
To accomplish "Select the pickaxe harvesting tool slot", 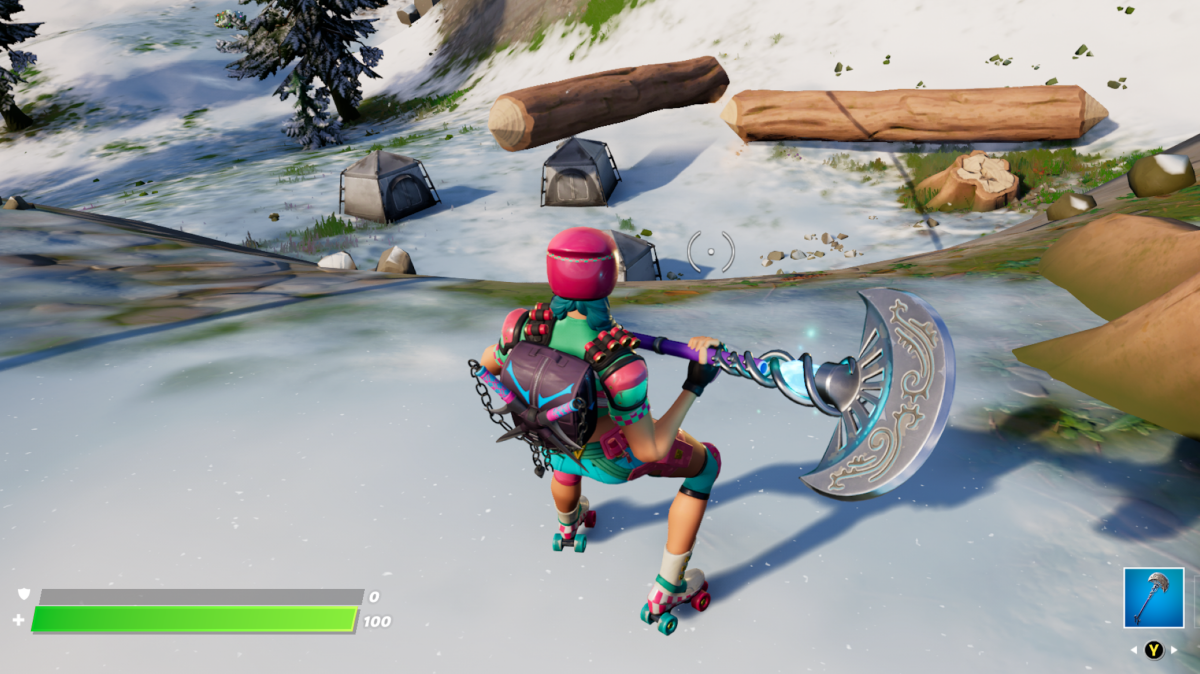I will (1153, 597).
